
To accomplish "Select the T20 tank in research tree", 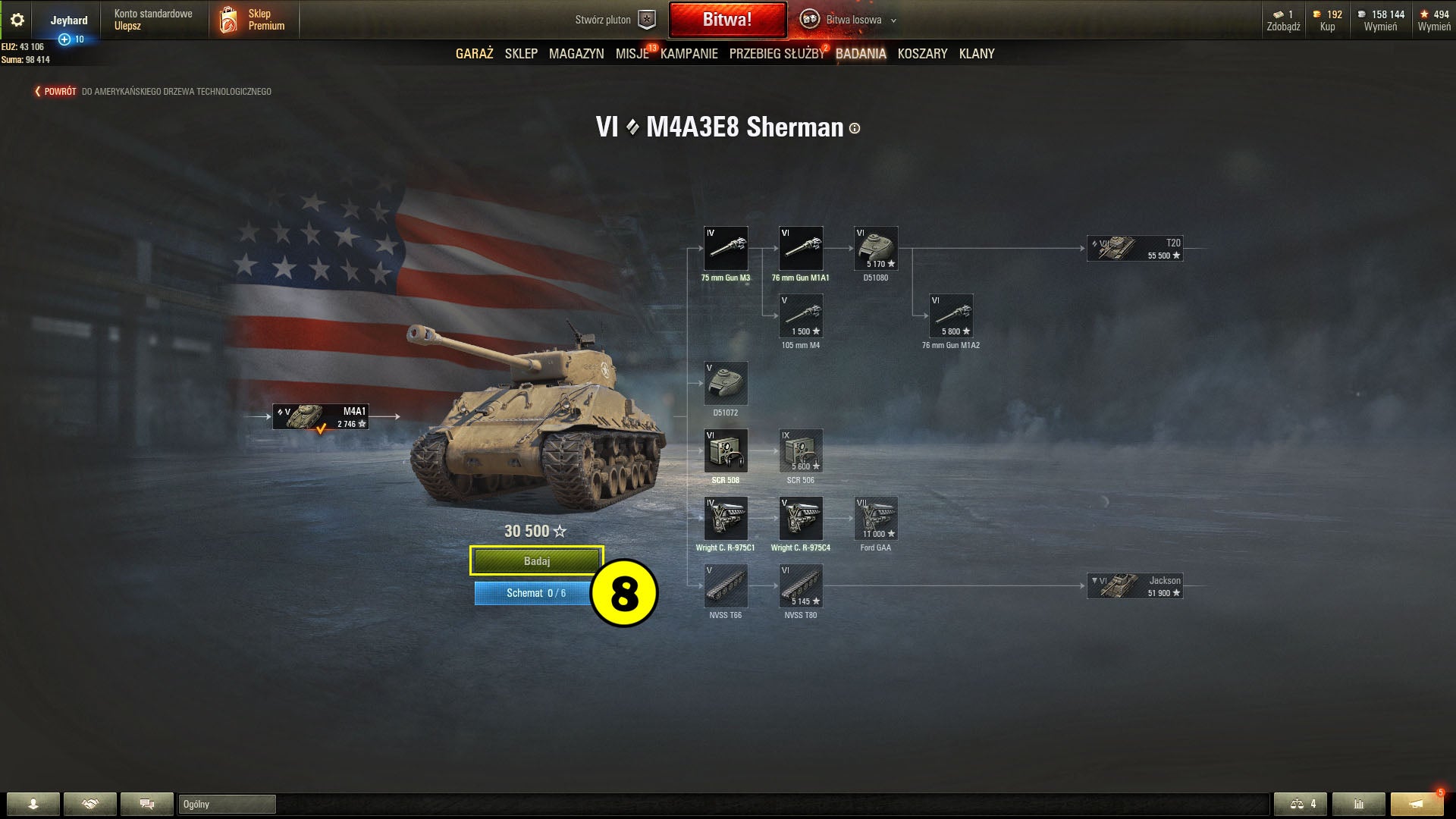I will (x=1134, y=247).
